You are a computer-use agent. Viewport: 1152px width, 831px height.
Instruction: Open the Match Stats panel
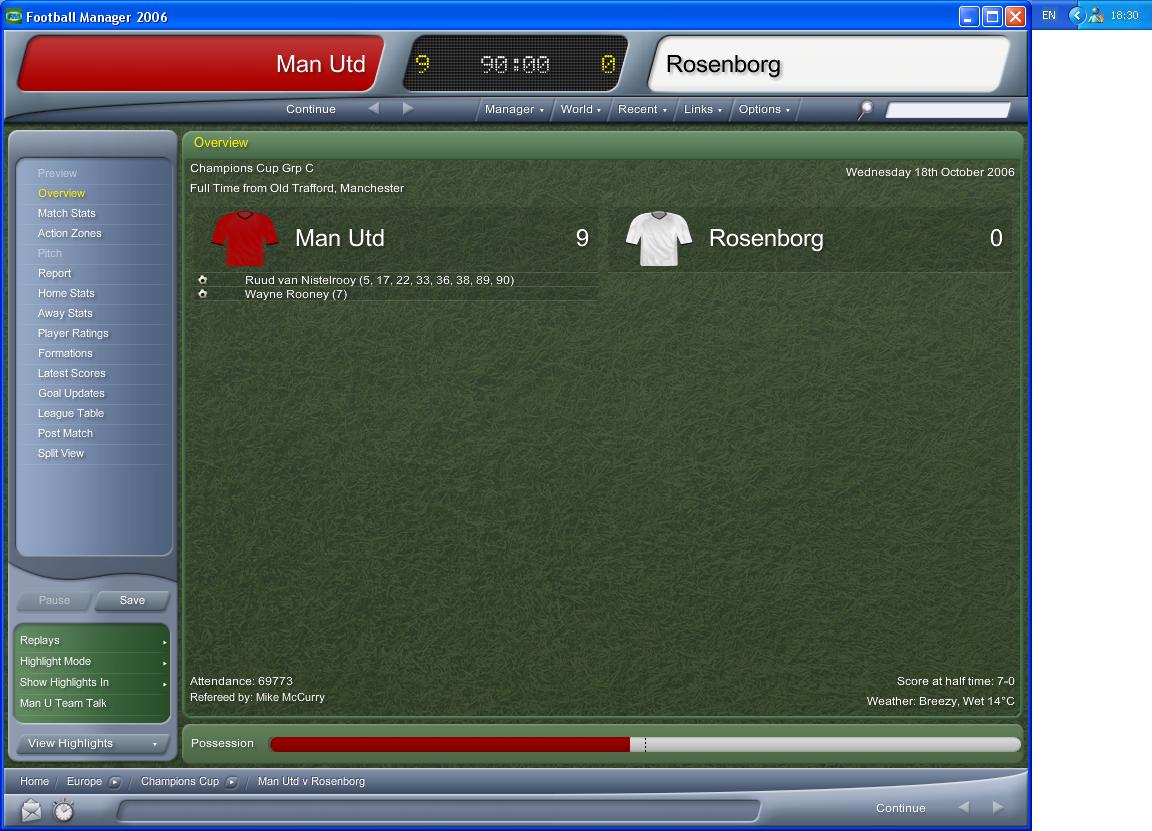pyautogui.click(x=67, y=213)
